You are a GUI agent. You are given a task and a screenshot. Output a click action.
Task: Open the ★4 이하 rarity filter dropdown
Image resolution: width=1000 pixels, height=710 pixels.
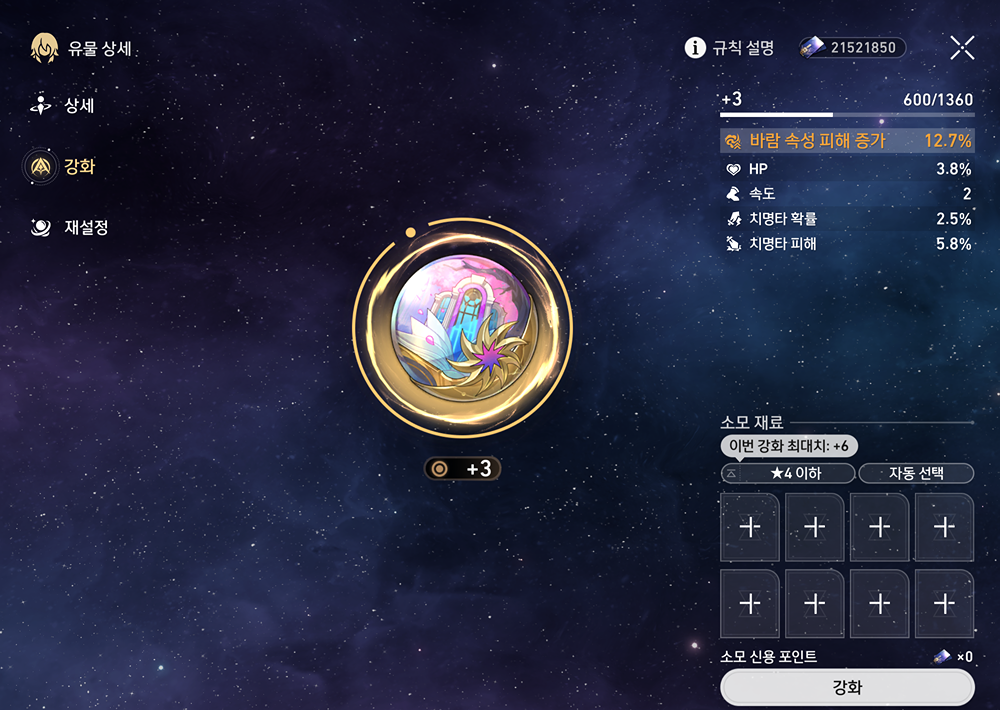(788, 474)
